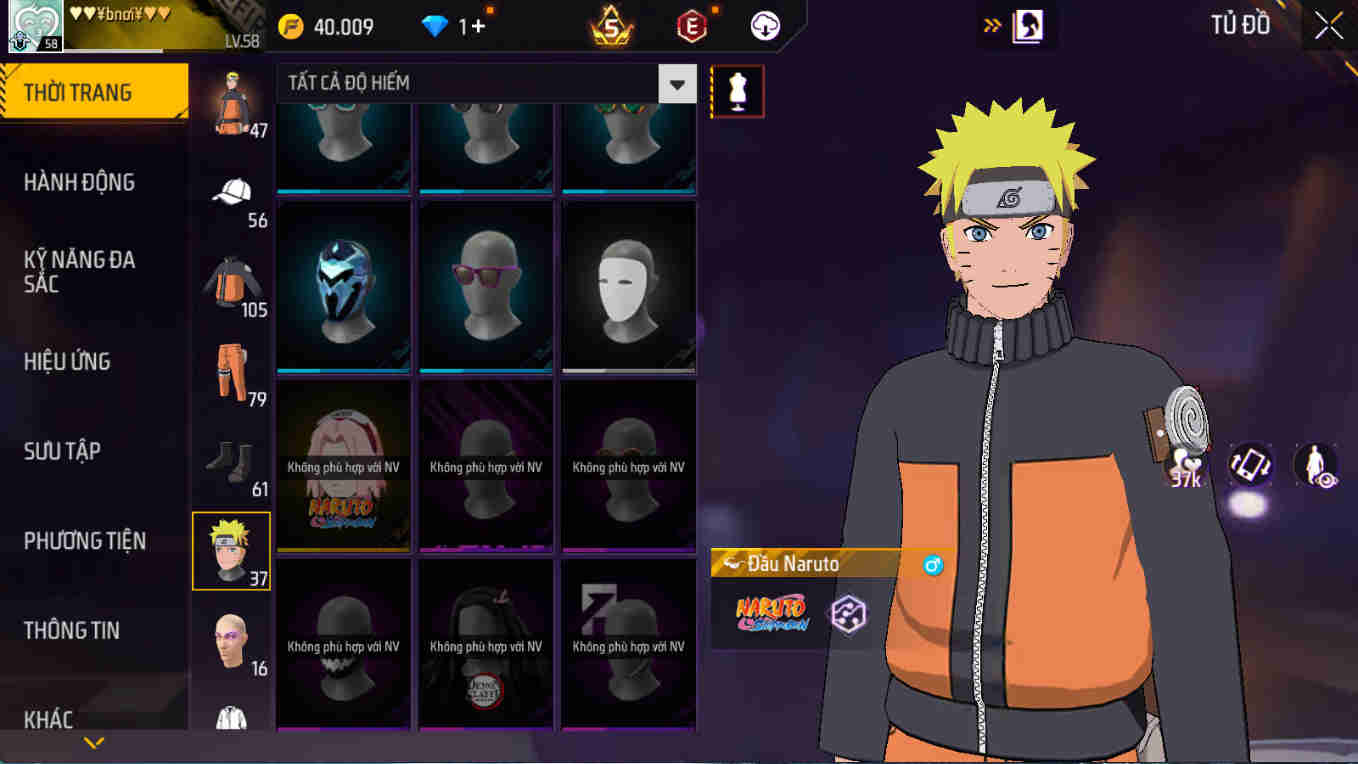Open the jacket category with 105 items
The height and width of the screenshot is (764, 1358).
[229, 280]
